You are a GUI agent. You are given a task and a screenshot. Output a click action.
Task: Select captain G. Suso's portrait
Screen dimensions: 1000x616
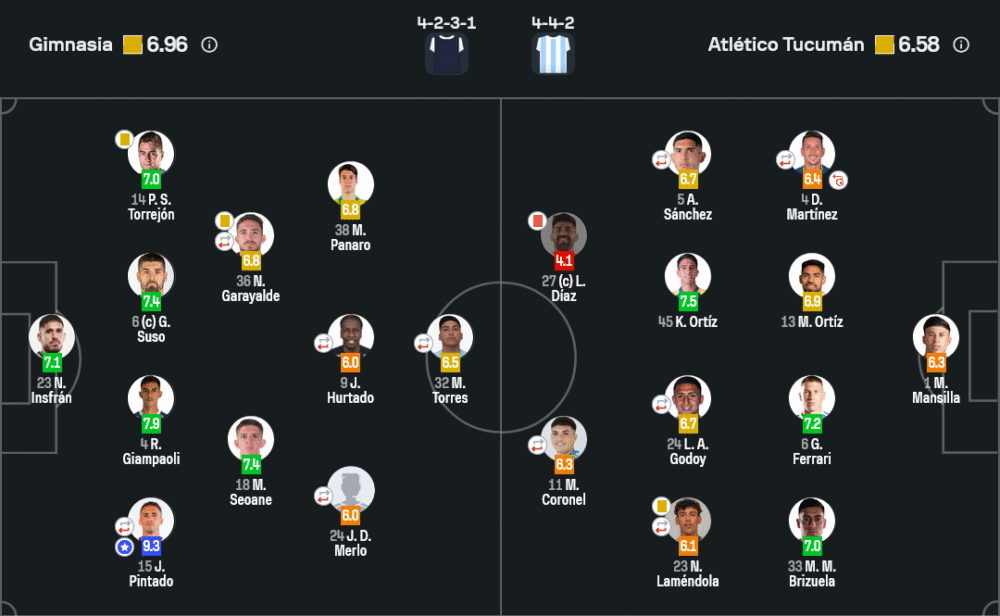point(151,275)
